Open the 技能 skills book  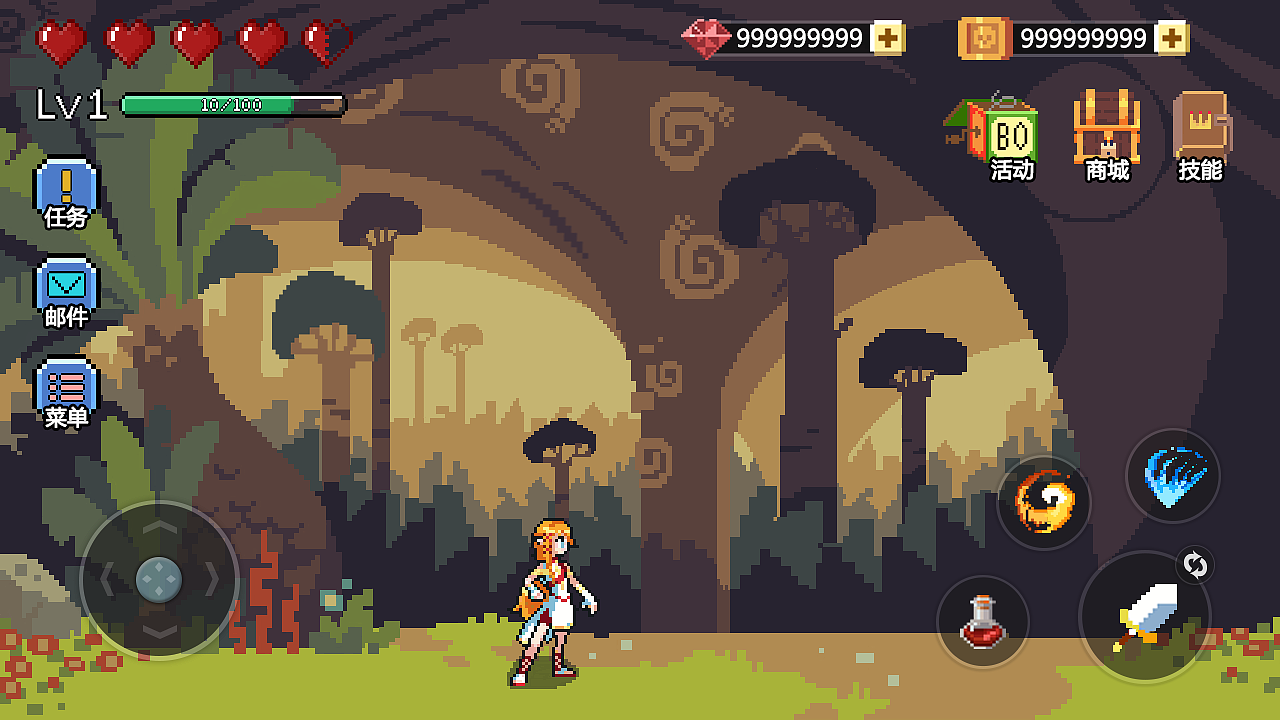point(1201,135)
